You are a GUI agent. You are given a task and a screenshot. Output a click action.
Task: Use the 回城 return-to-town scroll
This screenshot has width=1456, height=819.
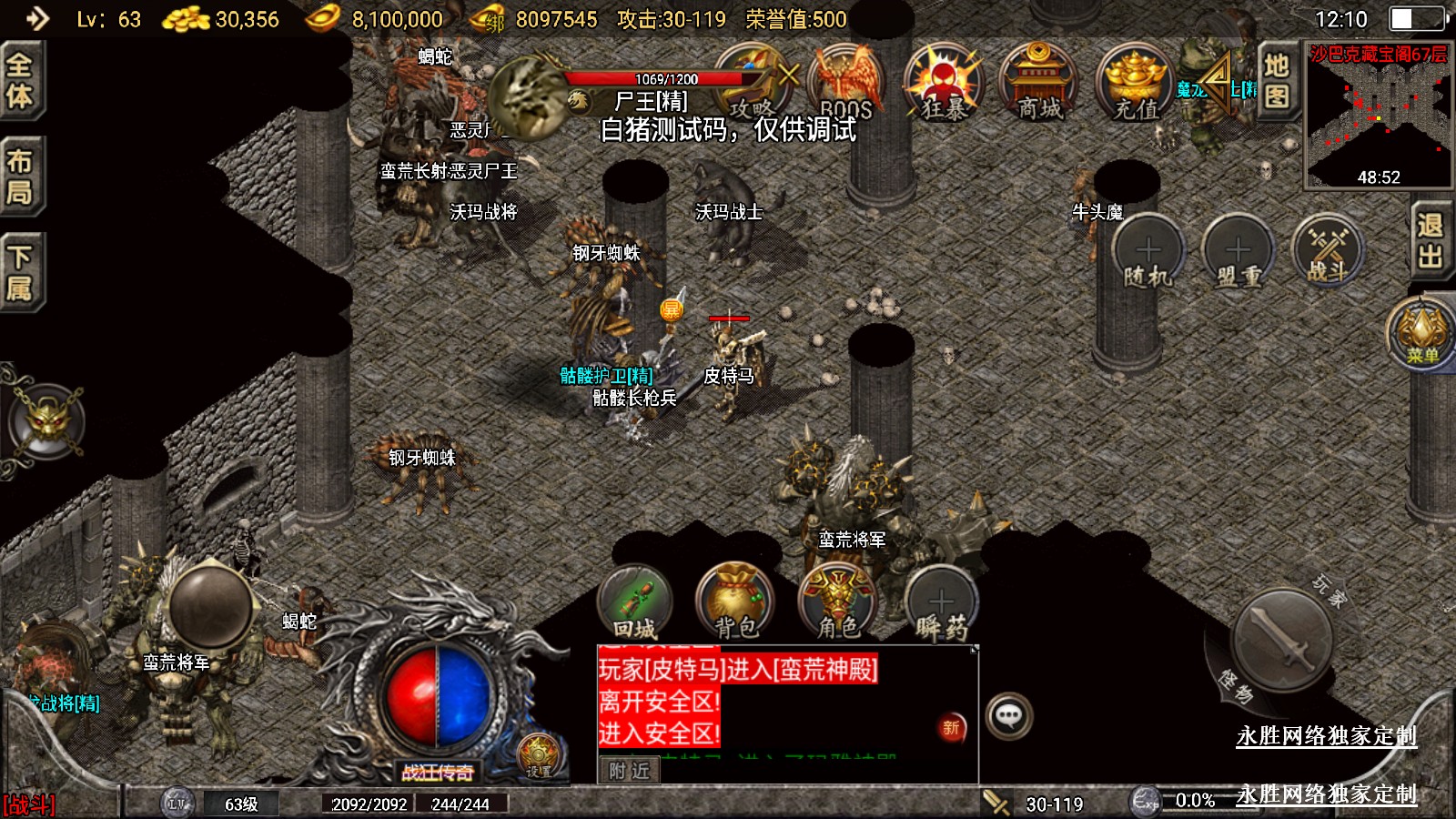point(635,602)
